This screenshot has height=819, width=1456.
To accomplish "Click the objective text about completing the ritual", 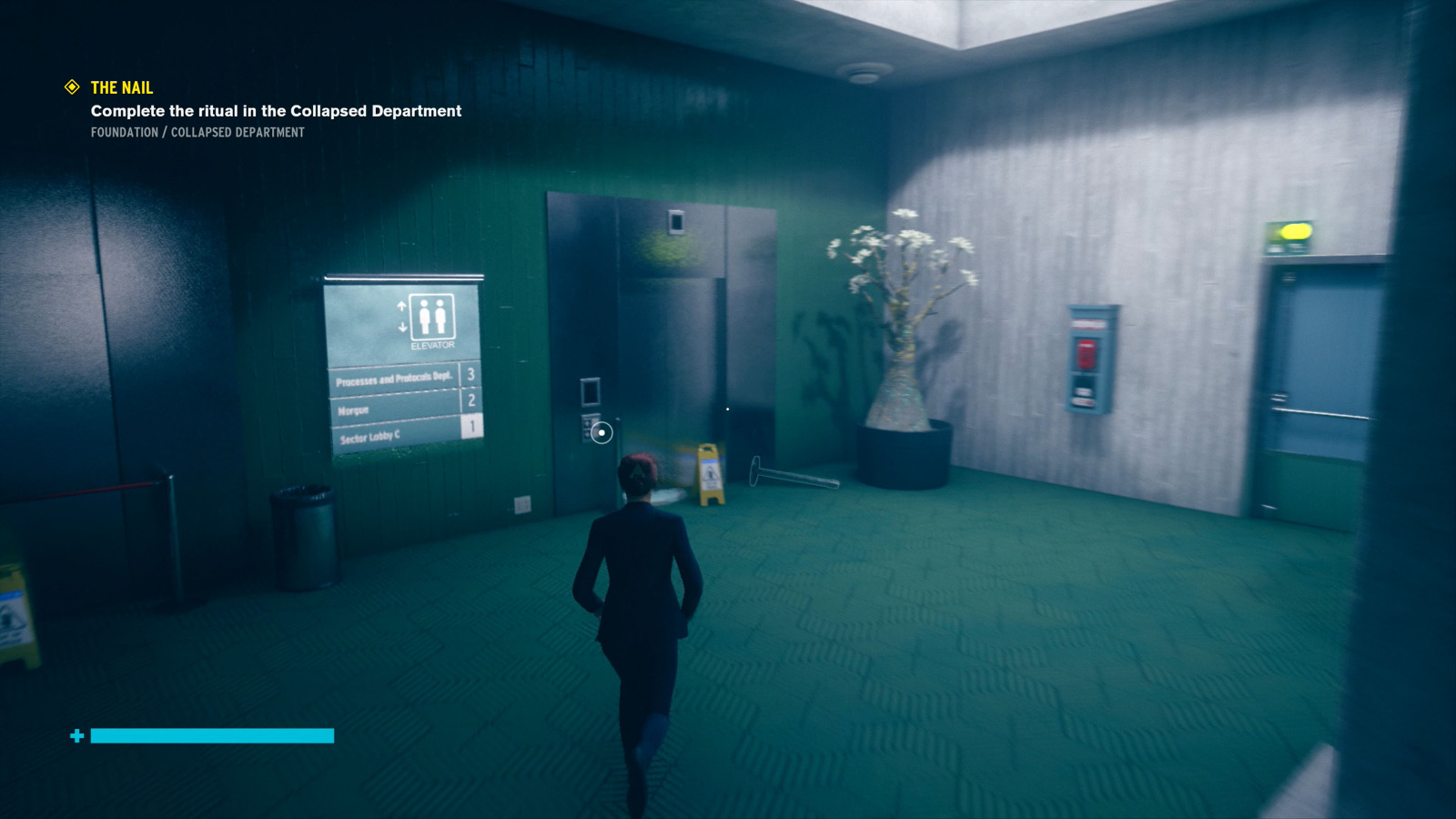I will pyautogui.click(x=275, y=111).
